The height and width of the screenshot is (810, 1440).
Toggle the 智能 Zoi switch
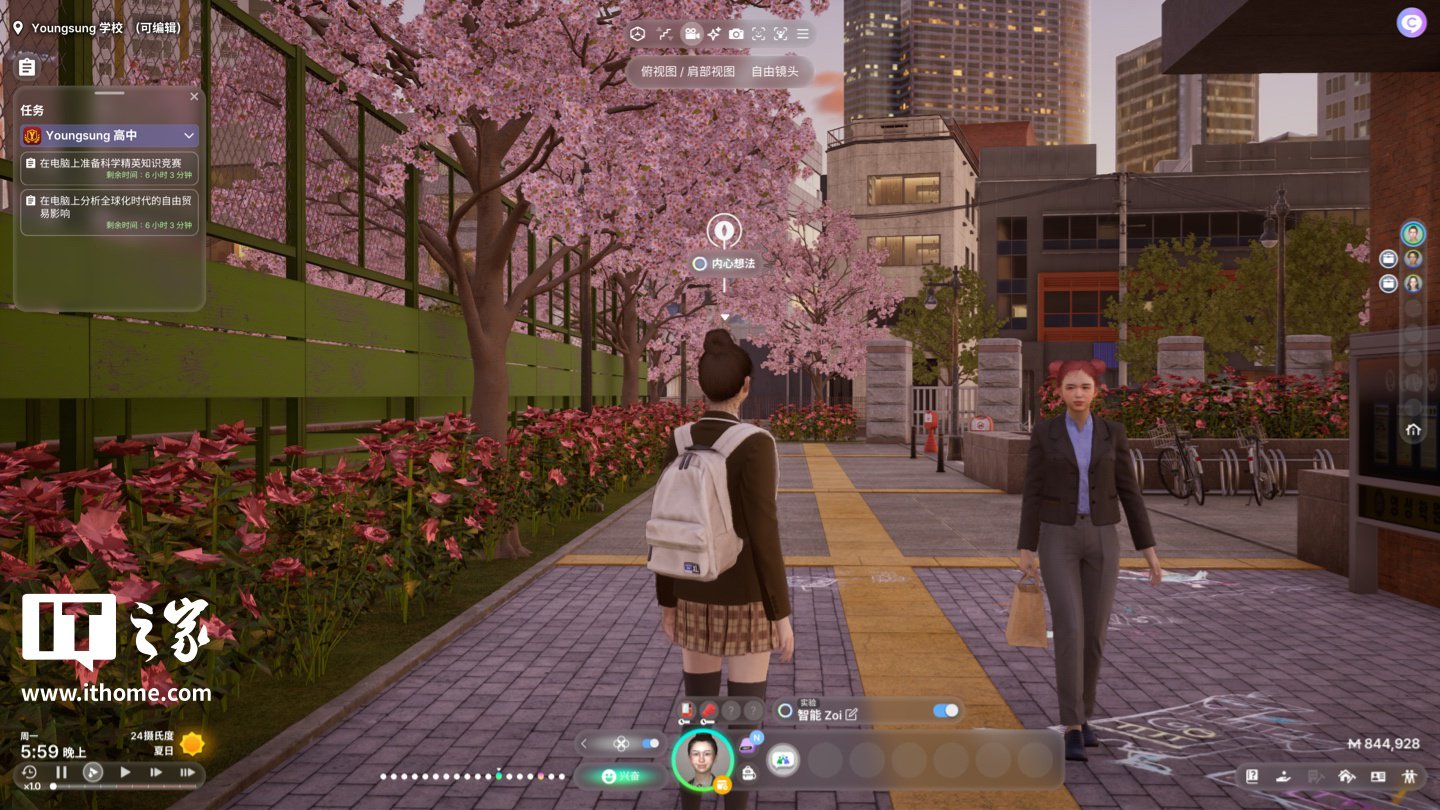(x=945, y=711)
